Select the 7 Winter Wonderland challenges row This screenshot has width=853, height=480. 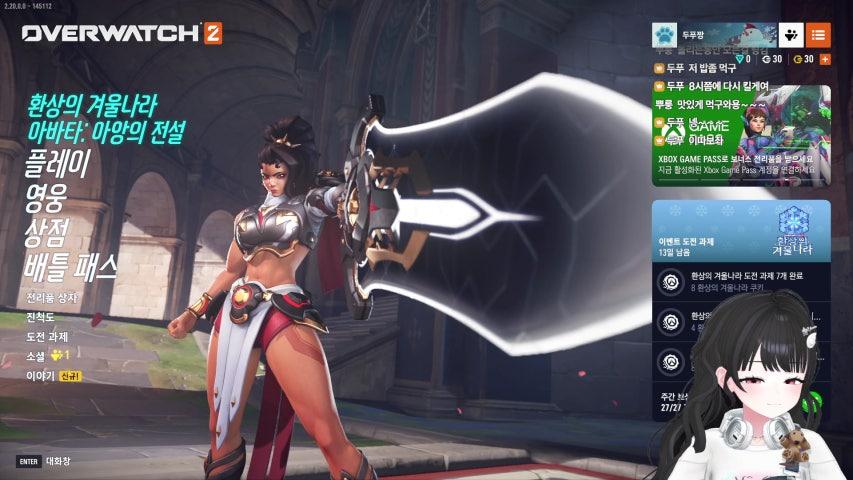point(741,281)
